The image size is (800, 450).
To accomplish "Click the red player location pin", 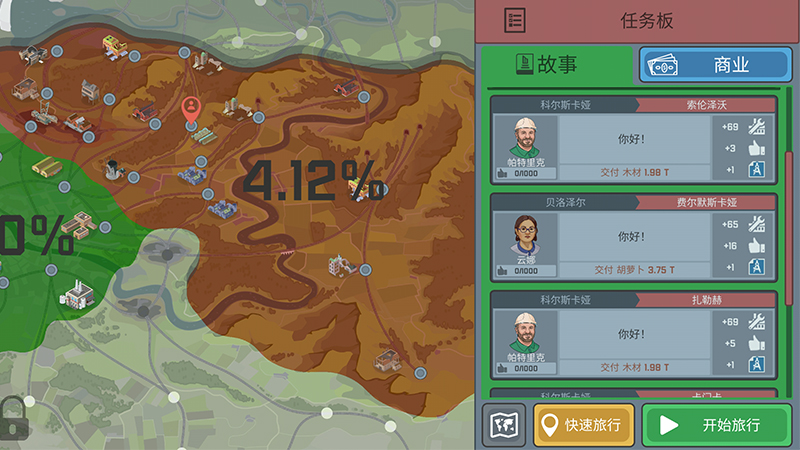I will click(191, 107).
